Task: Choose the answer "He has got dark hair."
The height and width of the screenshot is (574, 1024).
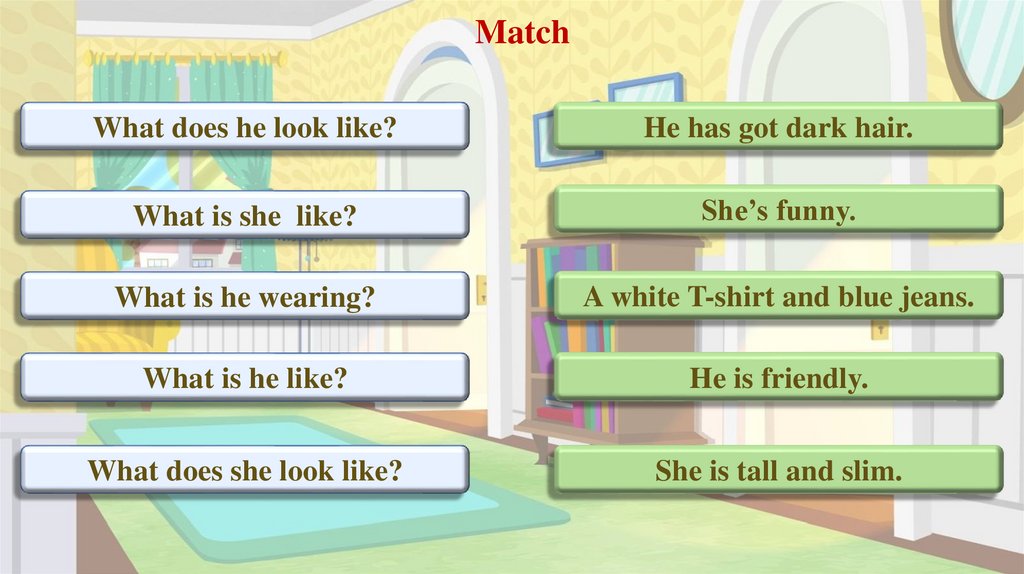Action: [x=778, y=127]
